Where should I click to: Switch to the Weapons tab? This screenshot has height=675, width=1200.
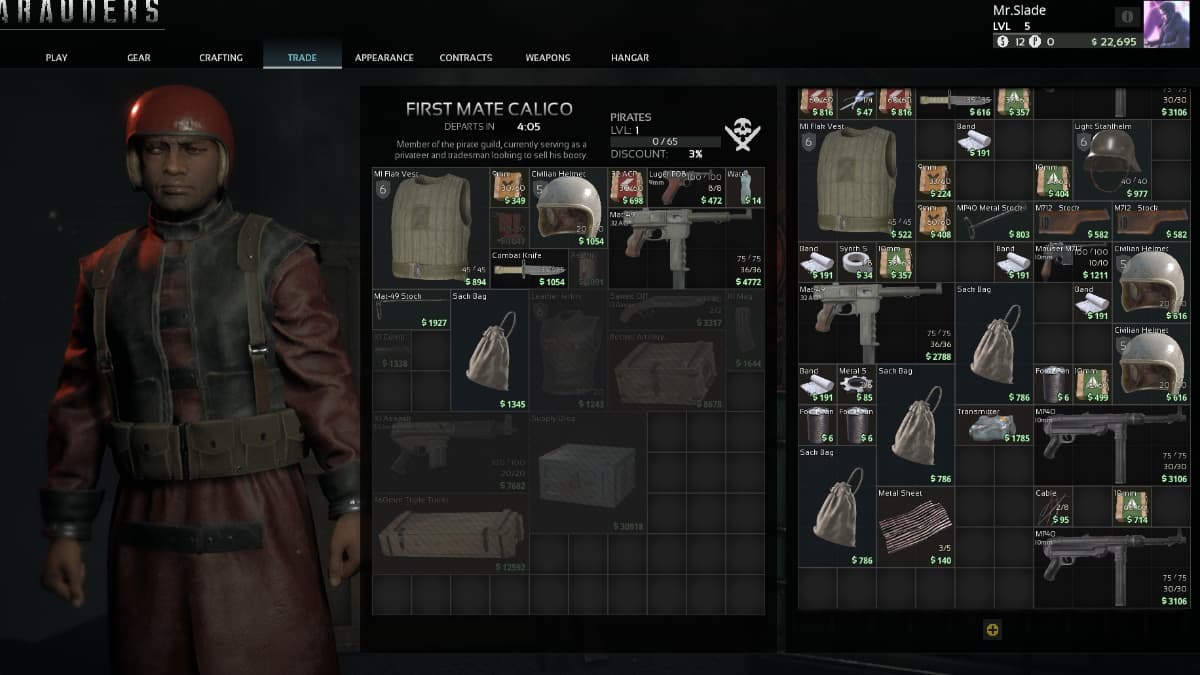[x=548, y=58]
